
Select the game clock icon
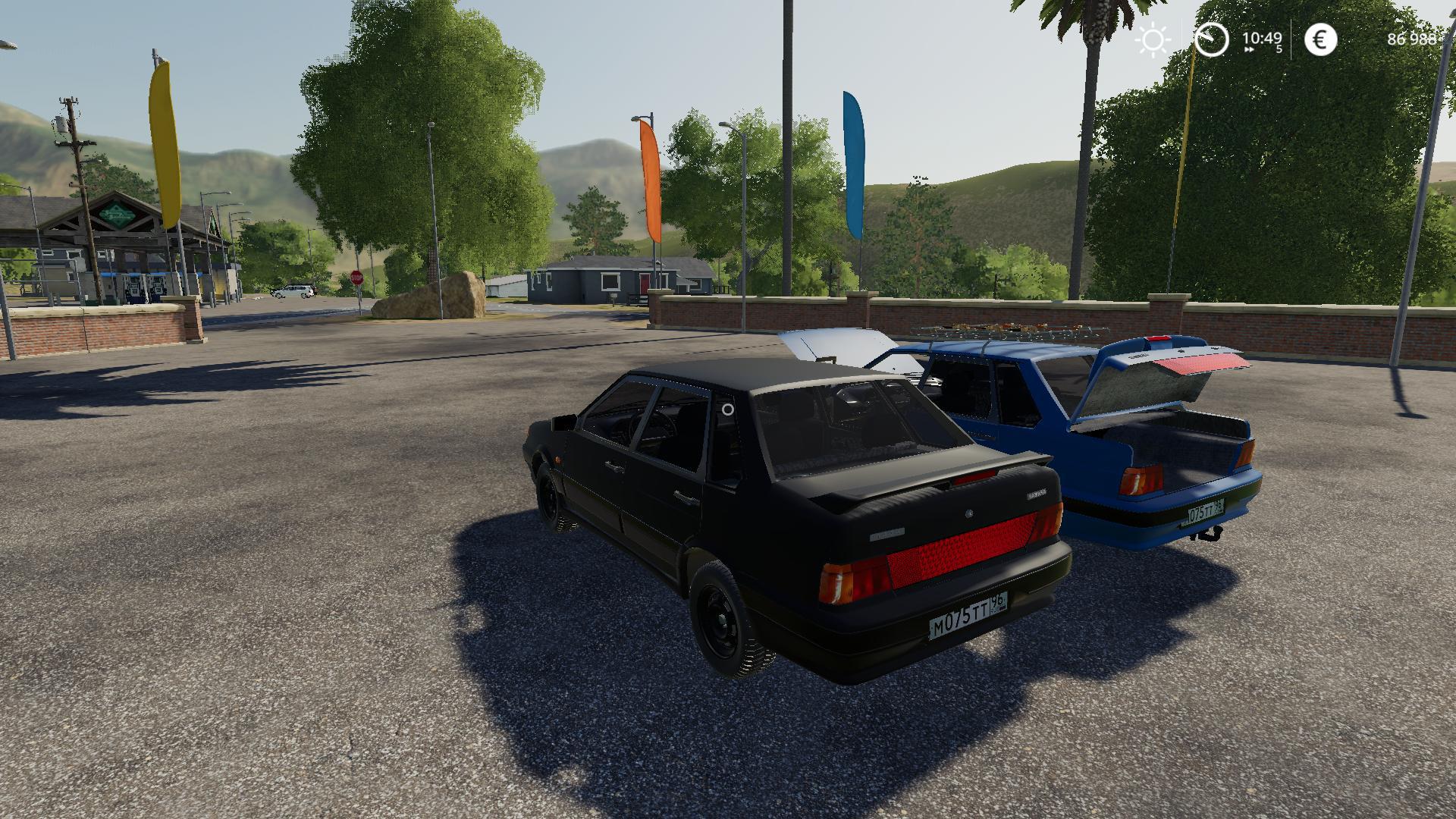point(1211,39)
